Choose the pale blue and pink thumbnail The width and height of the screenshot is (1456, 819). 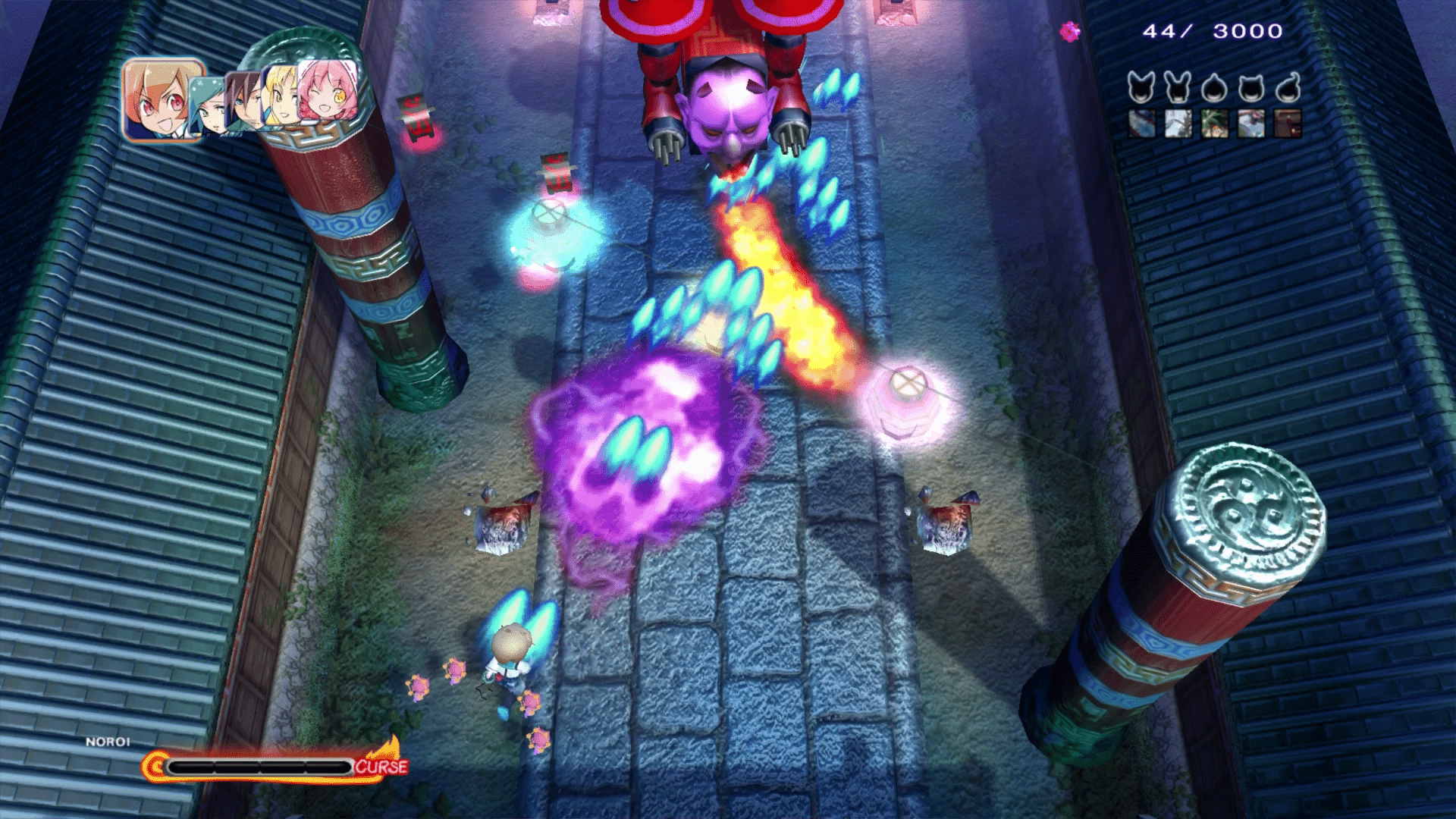click(x=1251, y=124)
